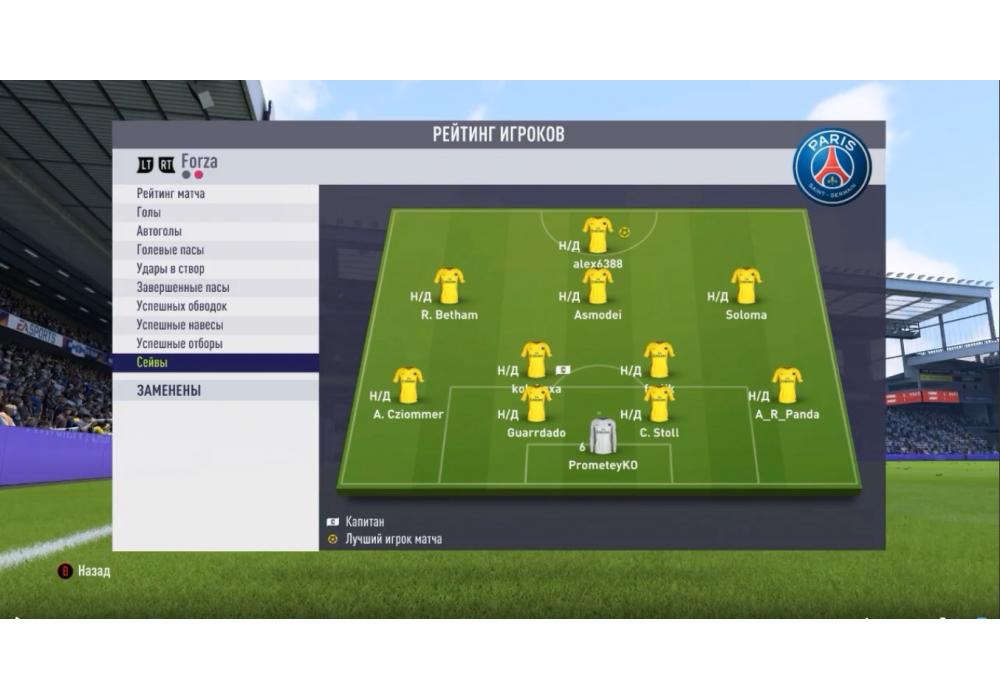This screenshot has height=700, width=1000.
Task: Choose the Успешных обводок entry
Action: pos(181,306)
